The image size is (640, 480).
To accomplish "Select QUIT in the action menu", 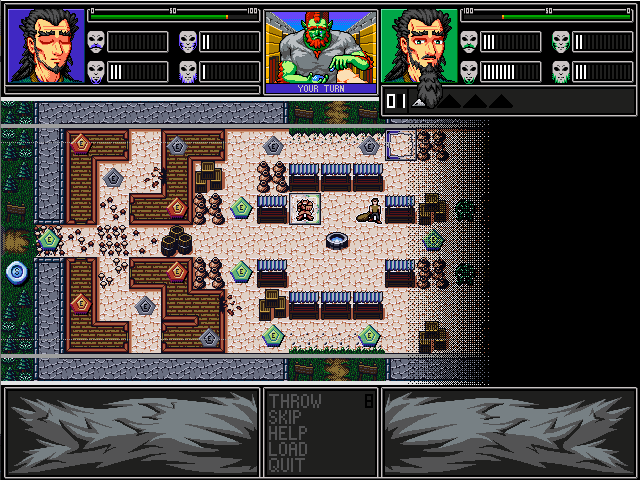I will coord(288,466).
